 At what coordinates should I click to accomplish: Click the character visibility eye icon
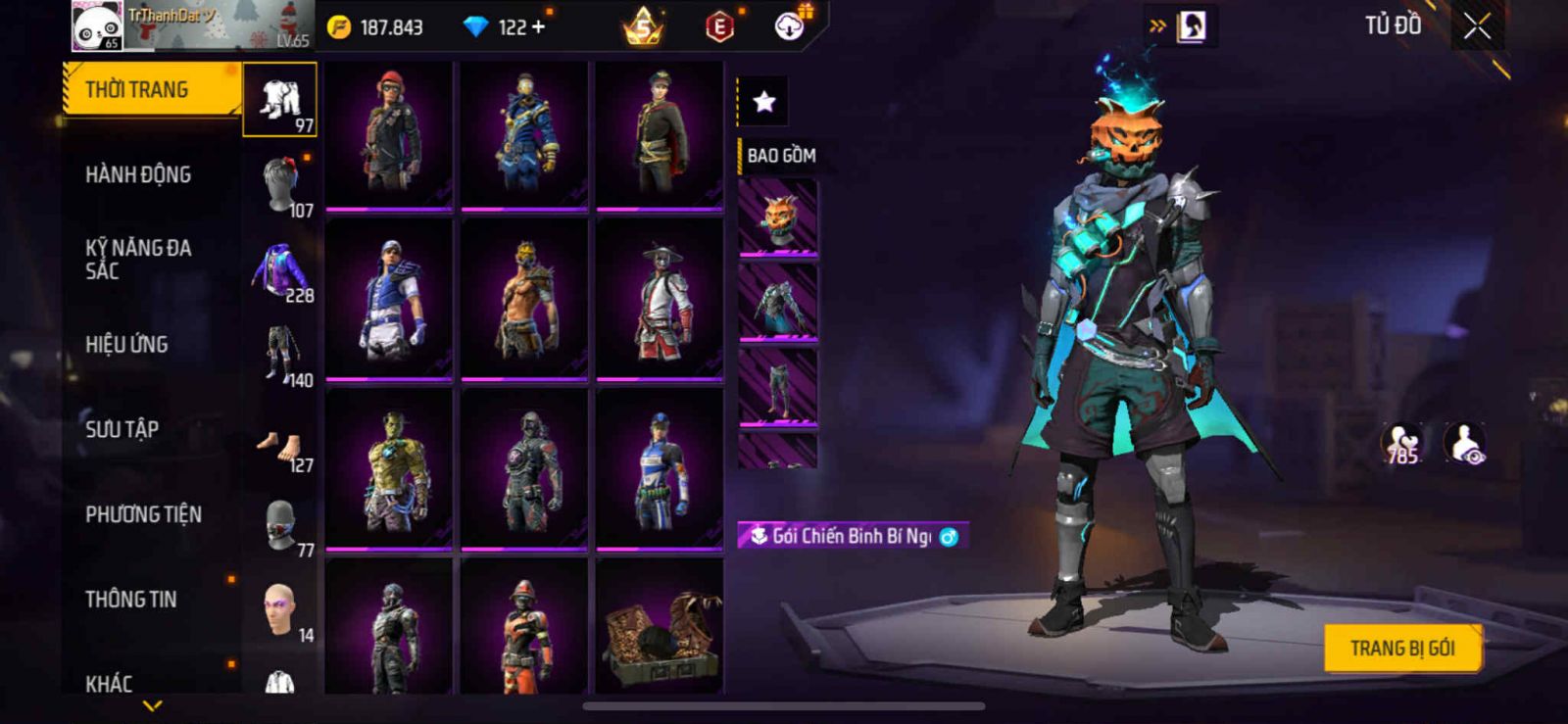click(1465, 443)
